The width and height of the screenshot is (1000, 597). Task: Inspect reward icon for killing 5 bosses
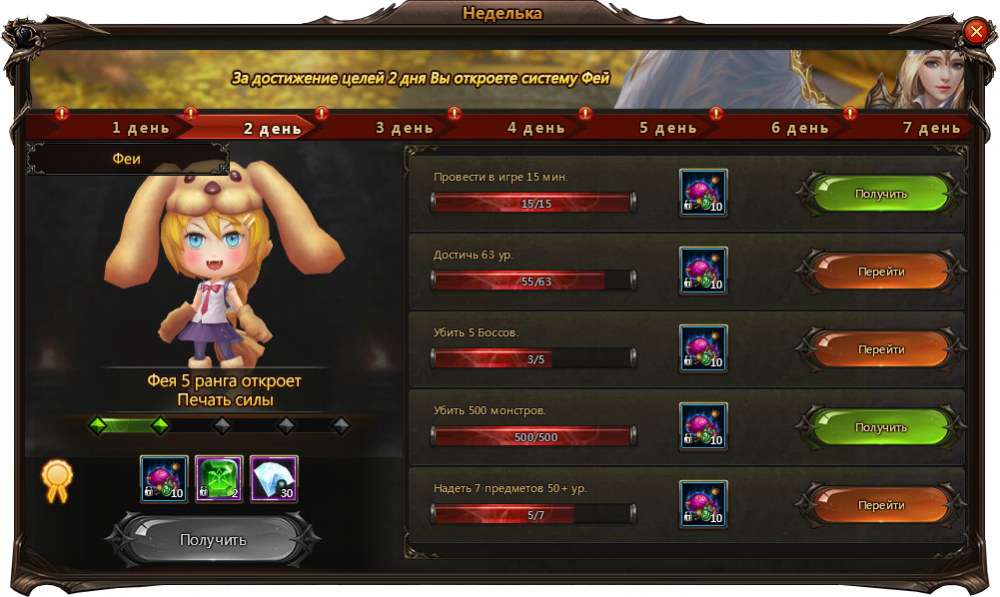click(704, 349)
